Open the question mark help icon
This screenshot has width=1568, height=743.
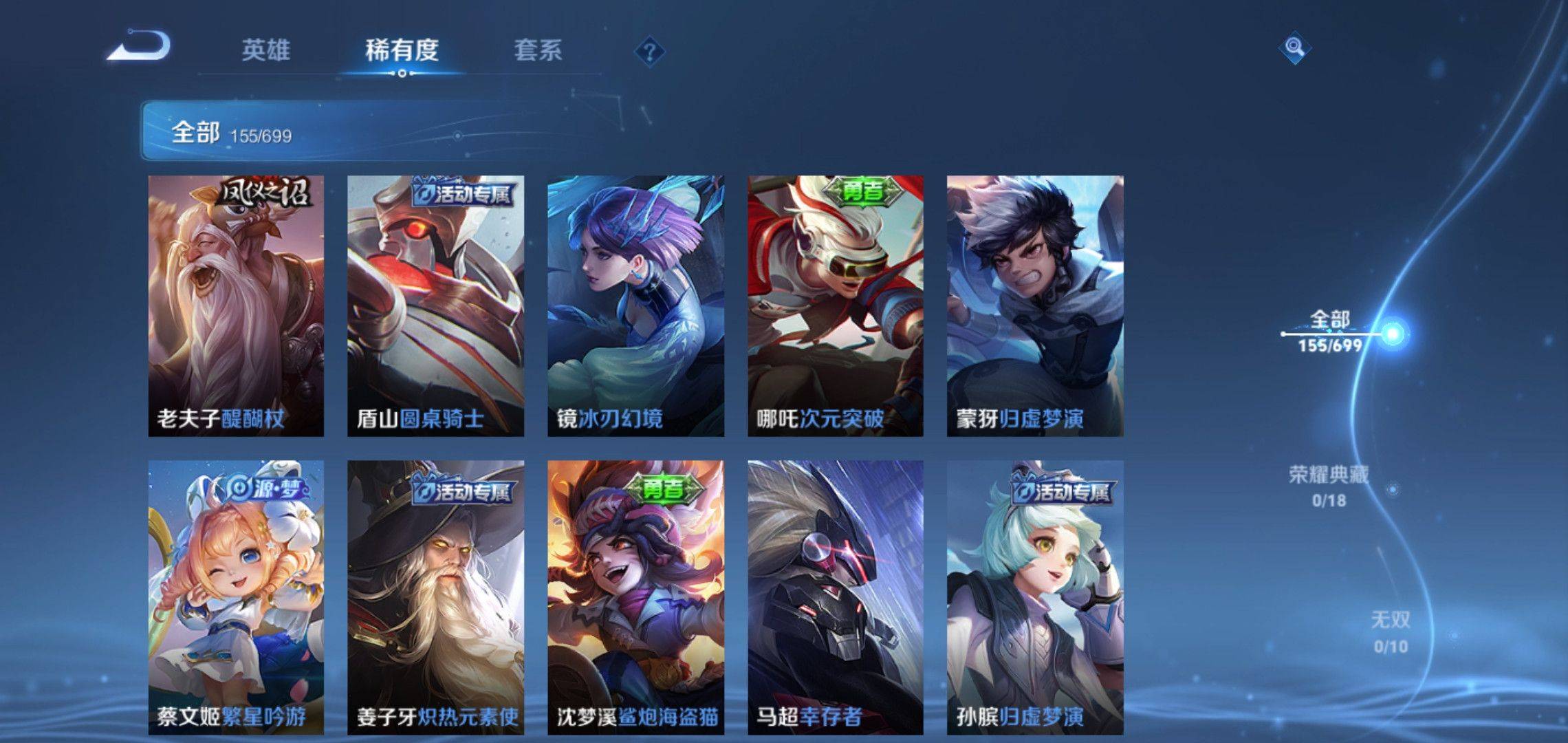tap(649, 52)
